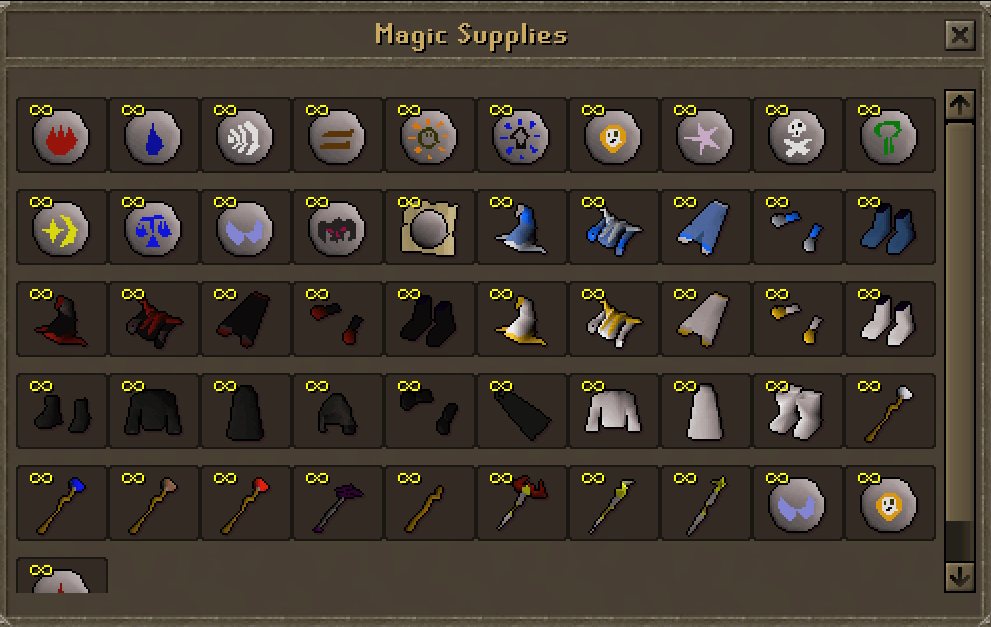Choose the green nature rune

[889, 136]
